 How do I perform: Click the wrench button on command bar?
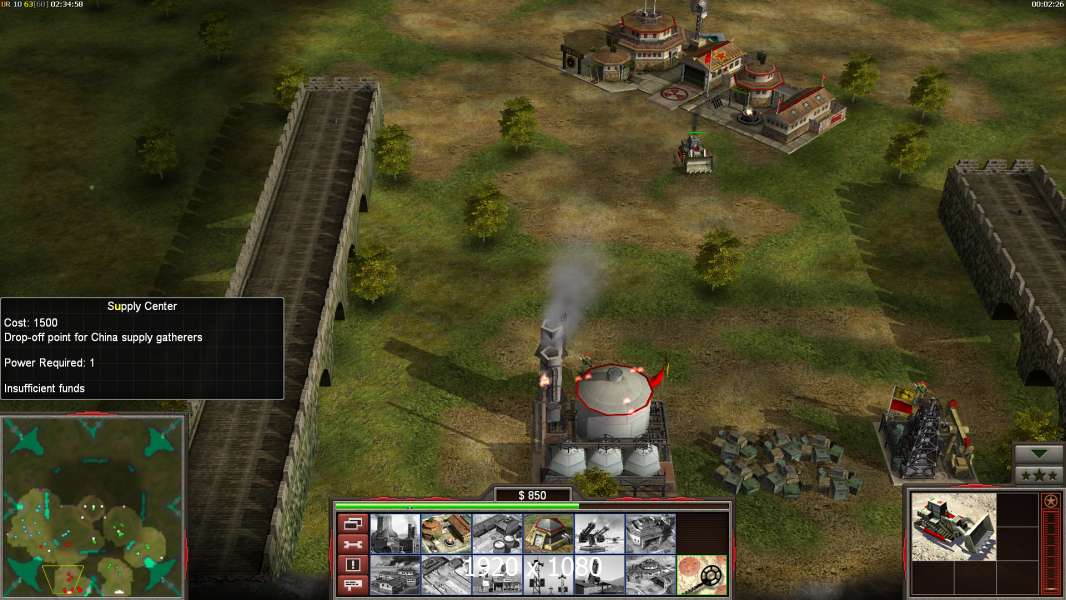point(352,544)
